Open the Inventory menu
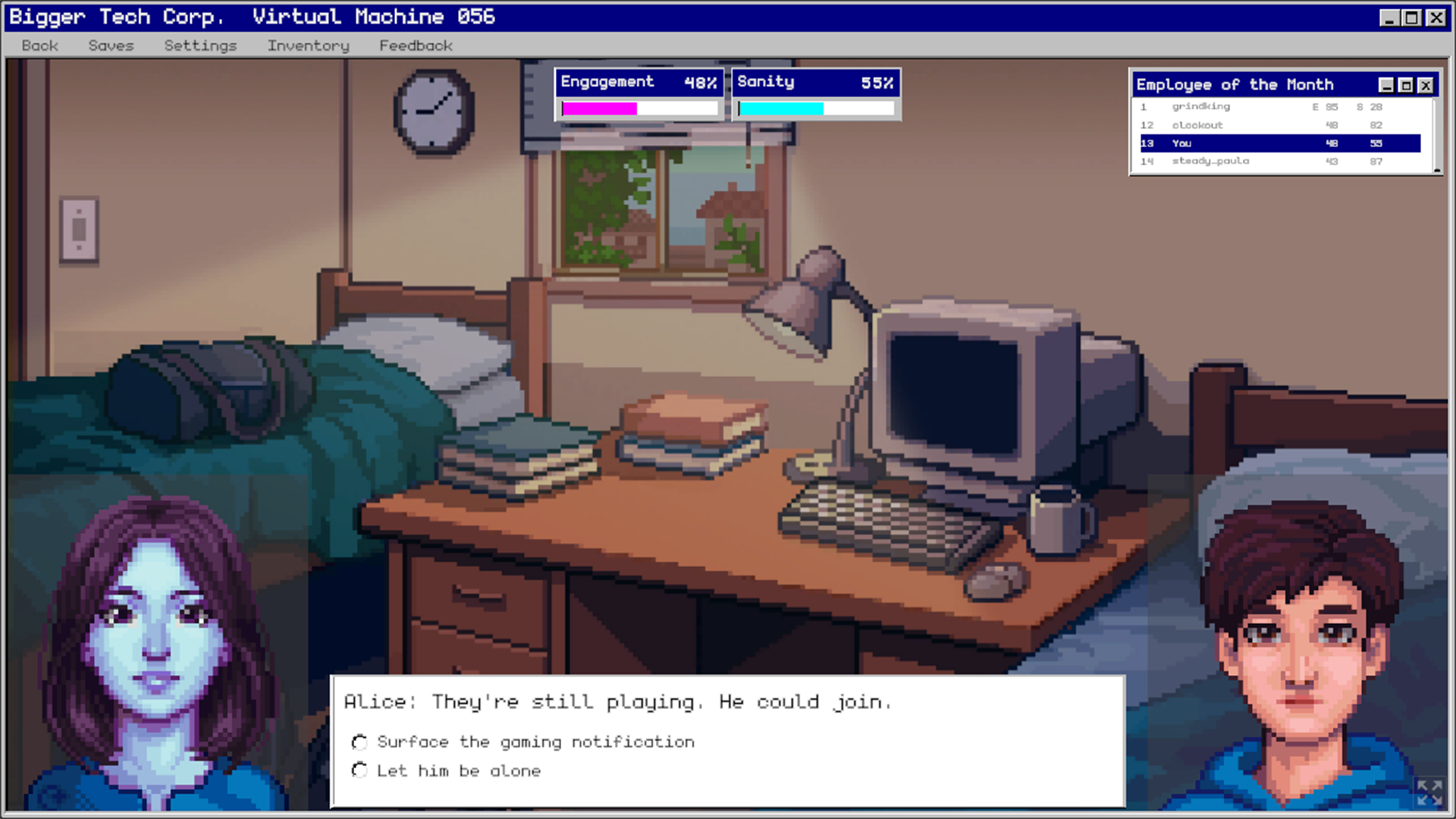This screenshot has width=1456, height=819. tap(307, 45)
